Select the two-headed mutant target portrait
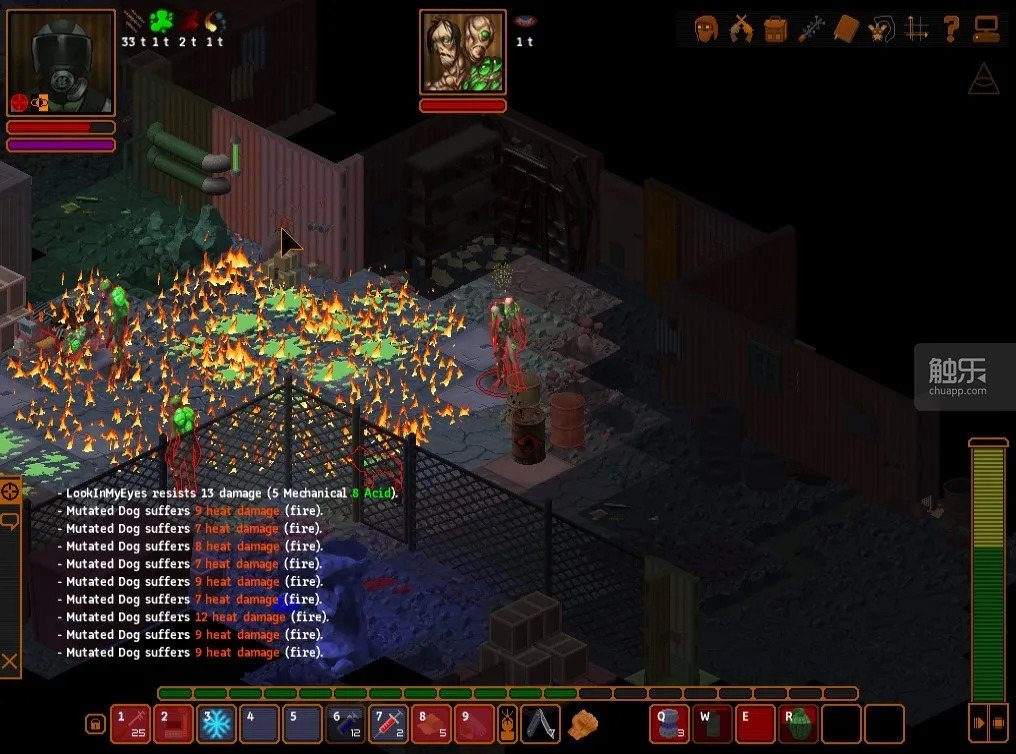The width and height of the screenshot is (1016, 754). (x=462, y=52)
